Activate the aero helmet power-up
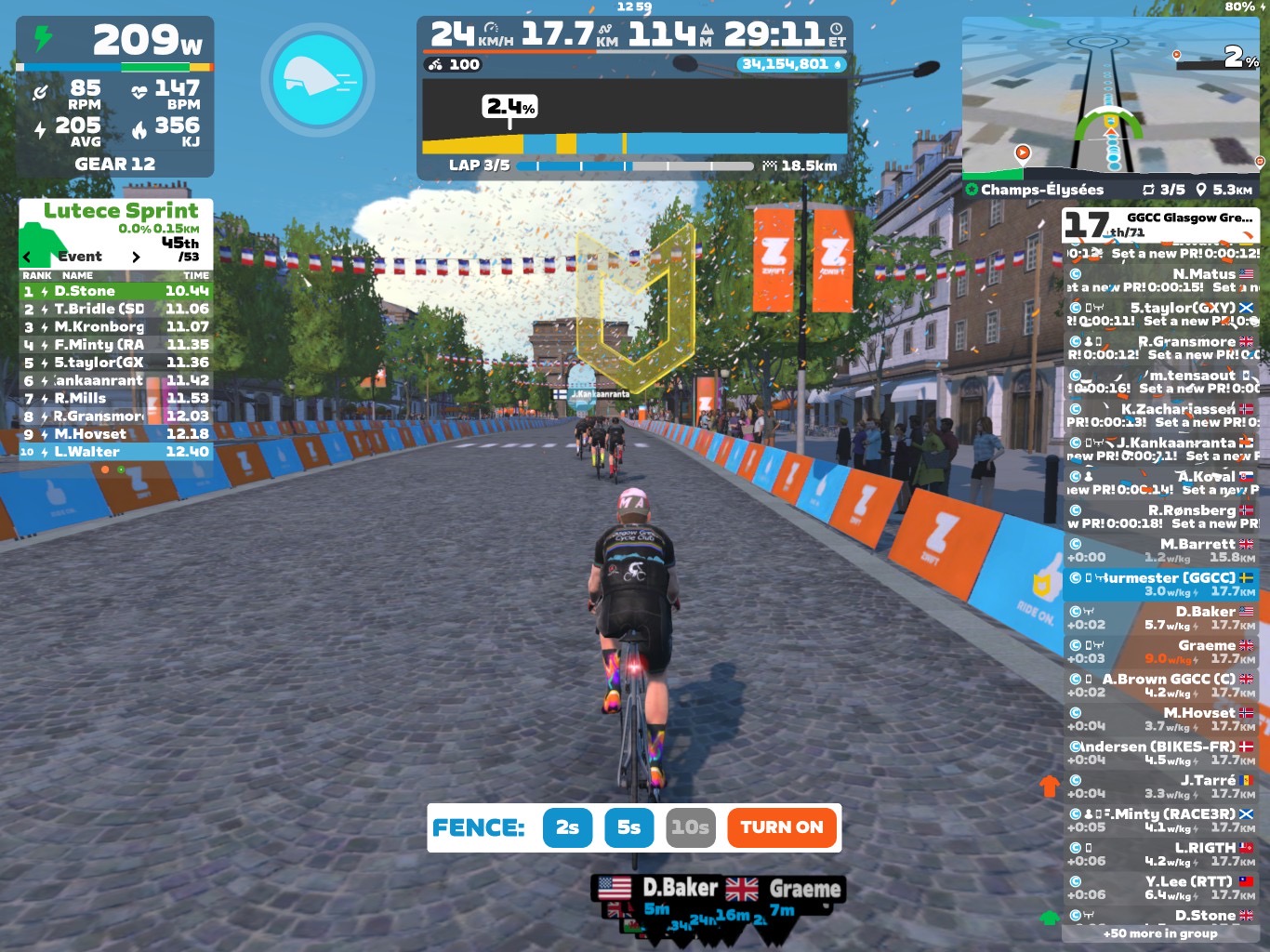1270x952 pixels. [318, 81]
